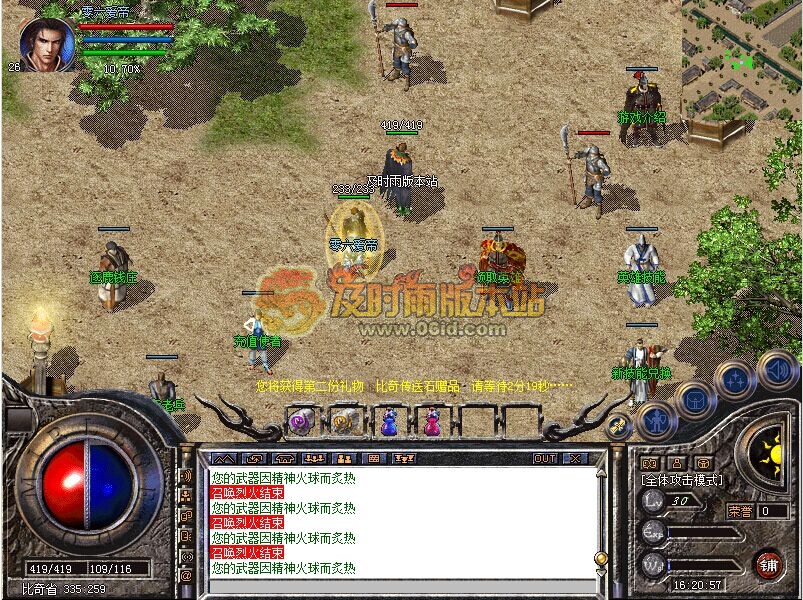Toggle the @ chat channel filter

(x=186, y=574)
